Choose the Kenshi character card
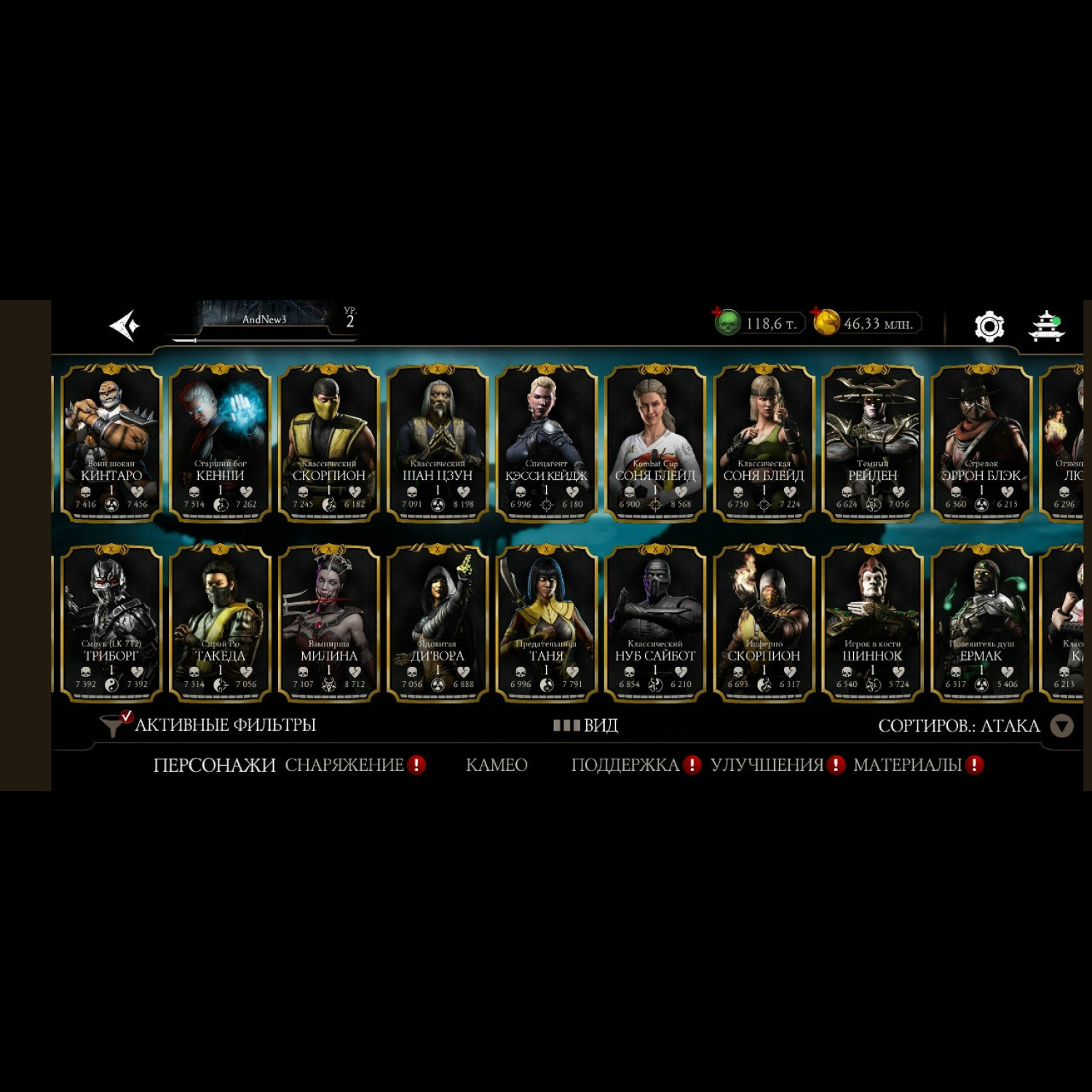 point(220,443)
